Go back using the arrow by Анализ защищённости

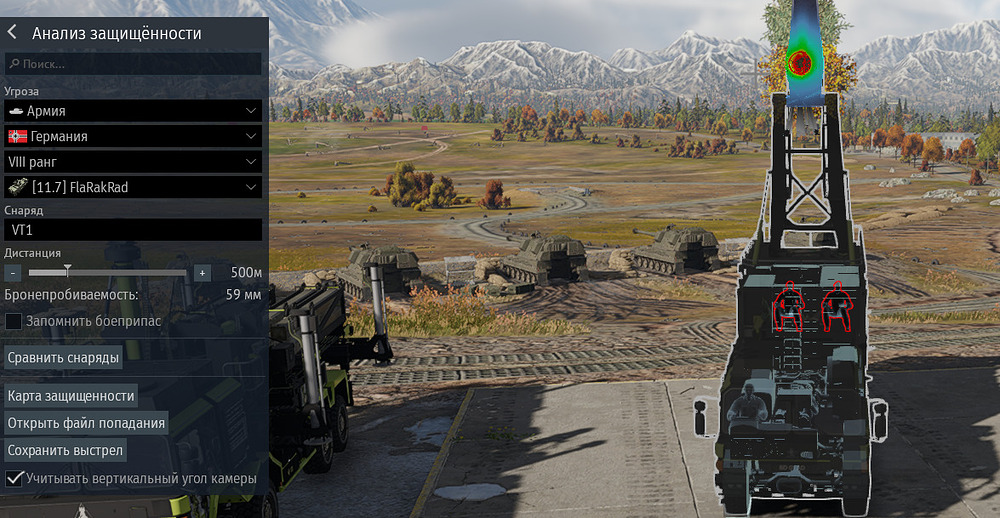[x=12, y=32]
